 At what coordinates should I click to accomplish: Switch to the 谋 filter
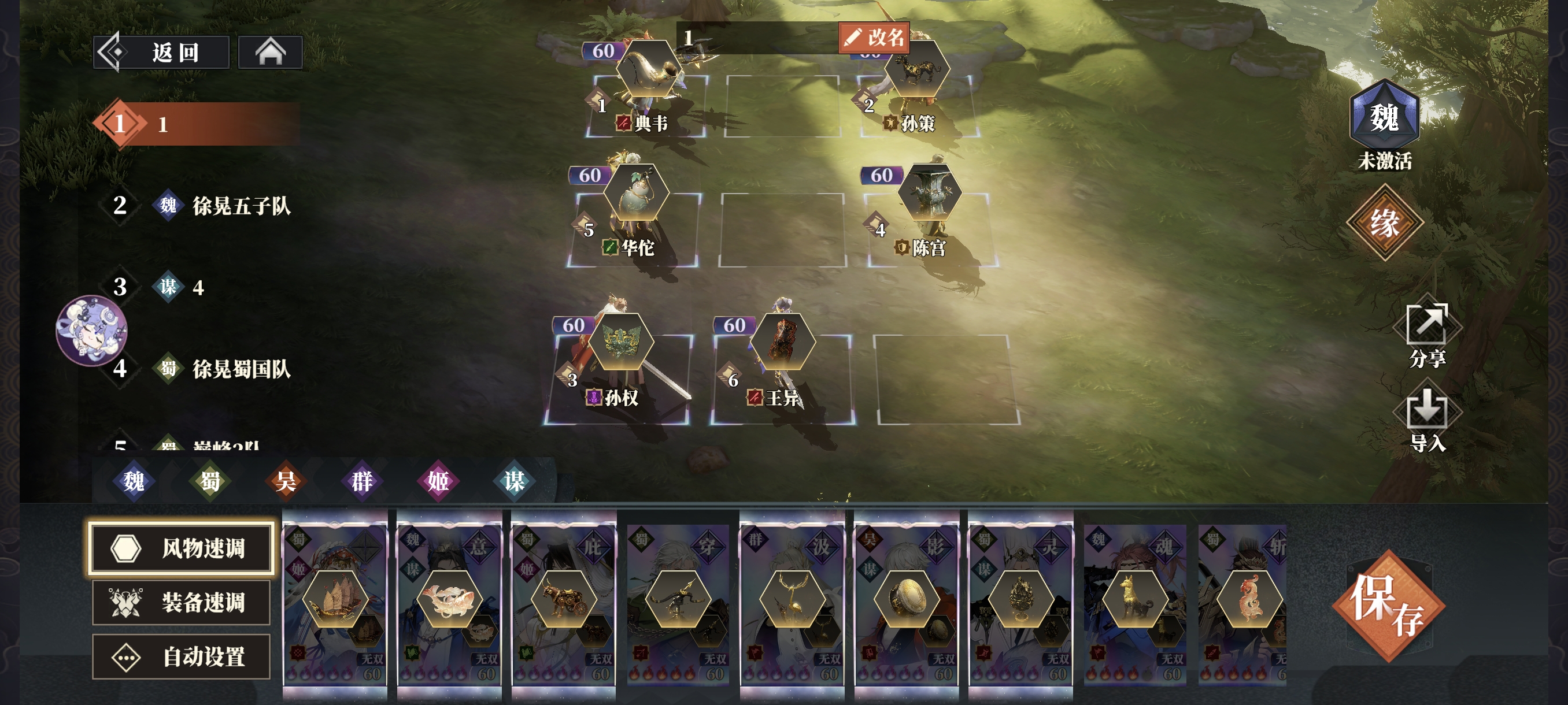pyautogui.click(x=514, y=481)
